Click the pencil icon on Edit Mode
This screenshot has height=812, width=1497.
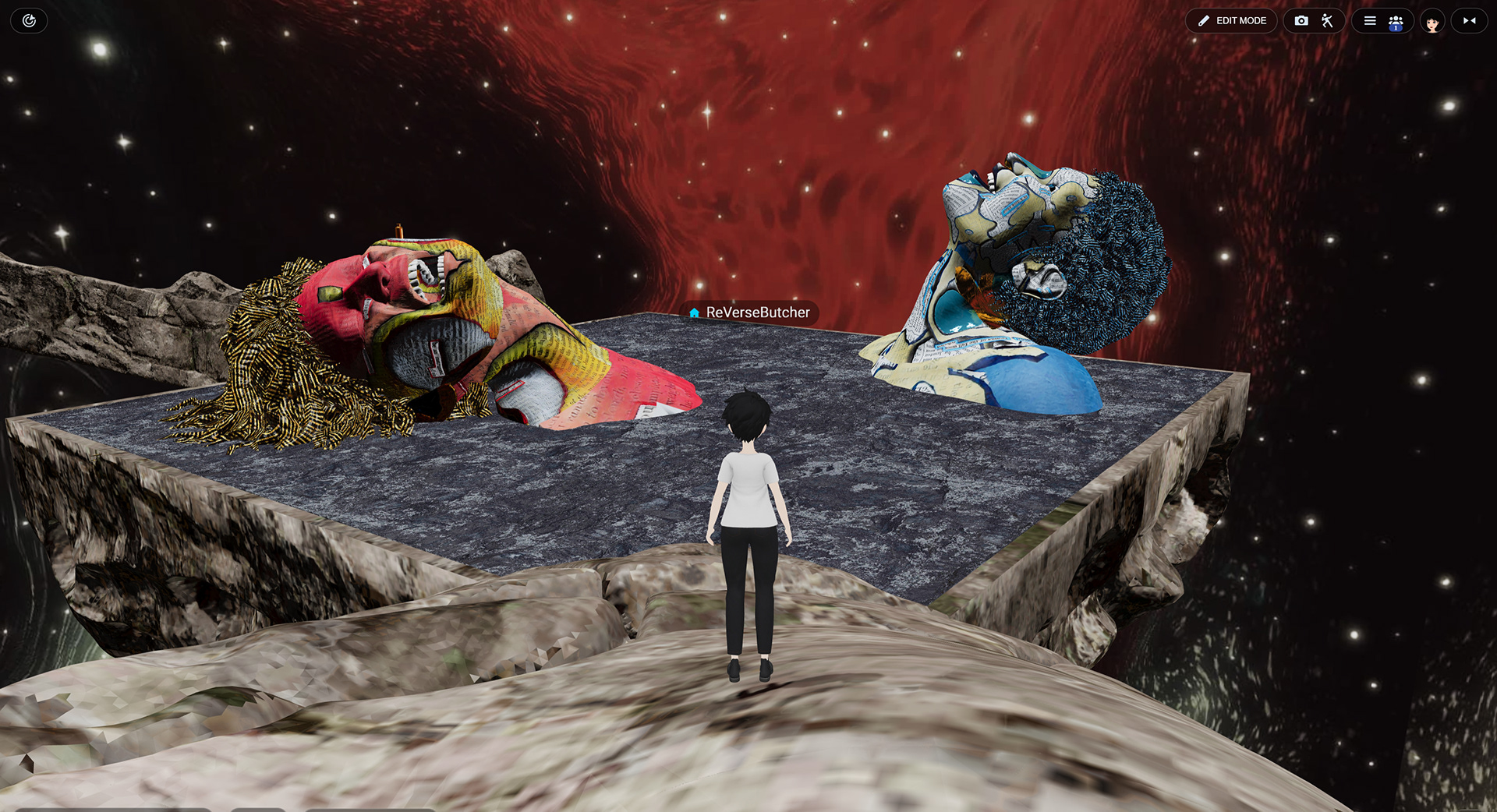[x=1204, y=20]
